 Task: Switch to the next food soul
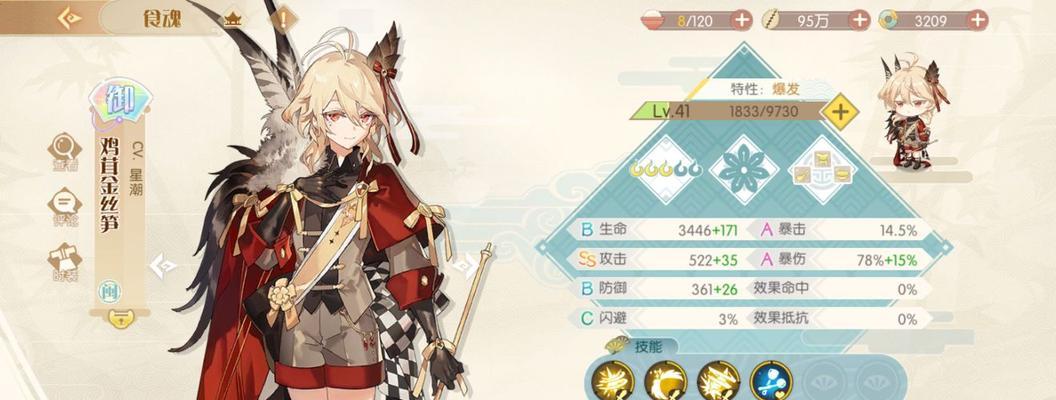tap(463, 265)
